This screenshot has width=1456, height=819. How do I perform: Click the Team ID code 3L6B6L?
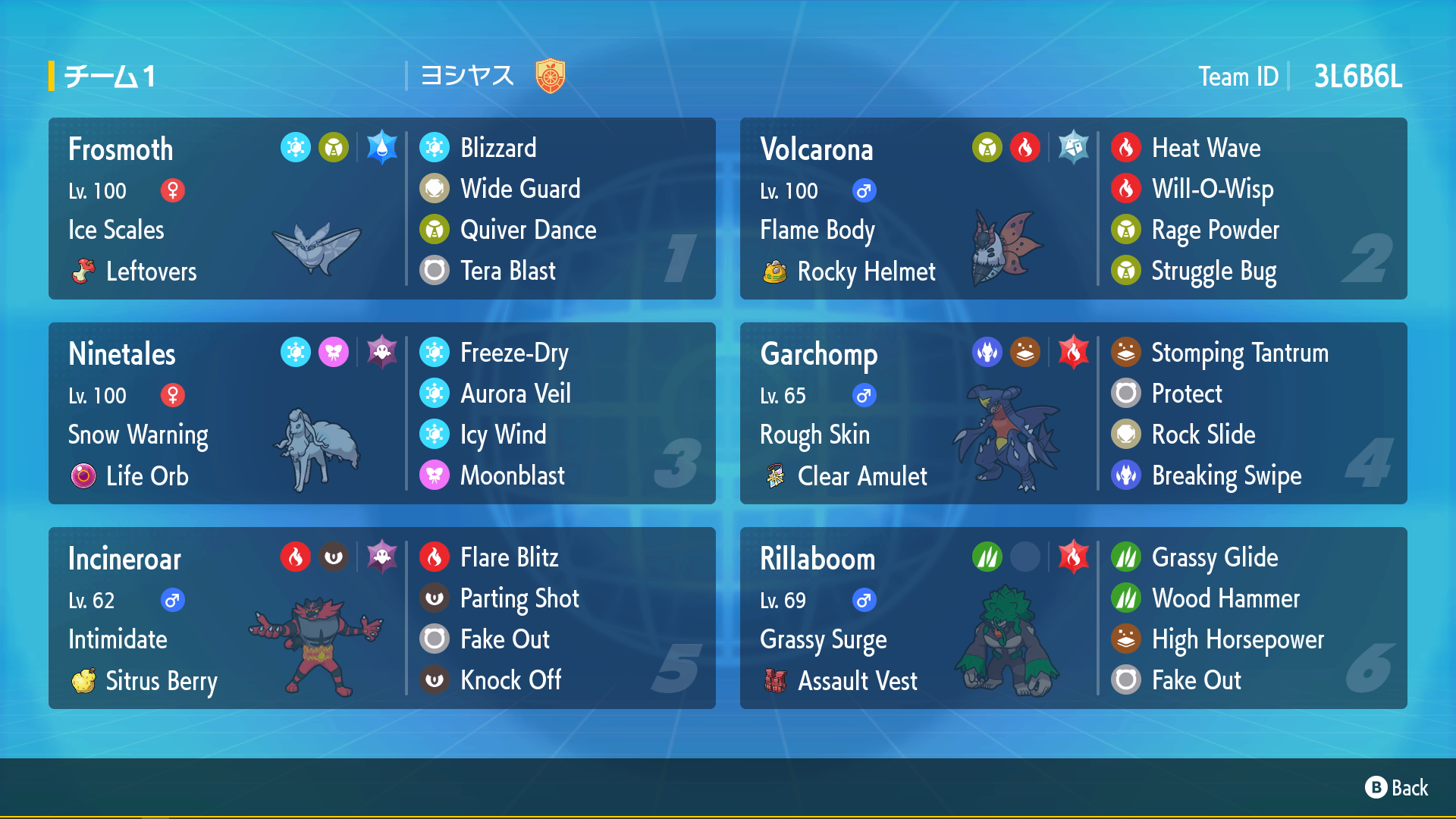pos(1357,77)
